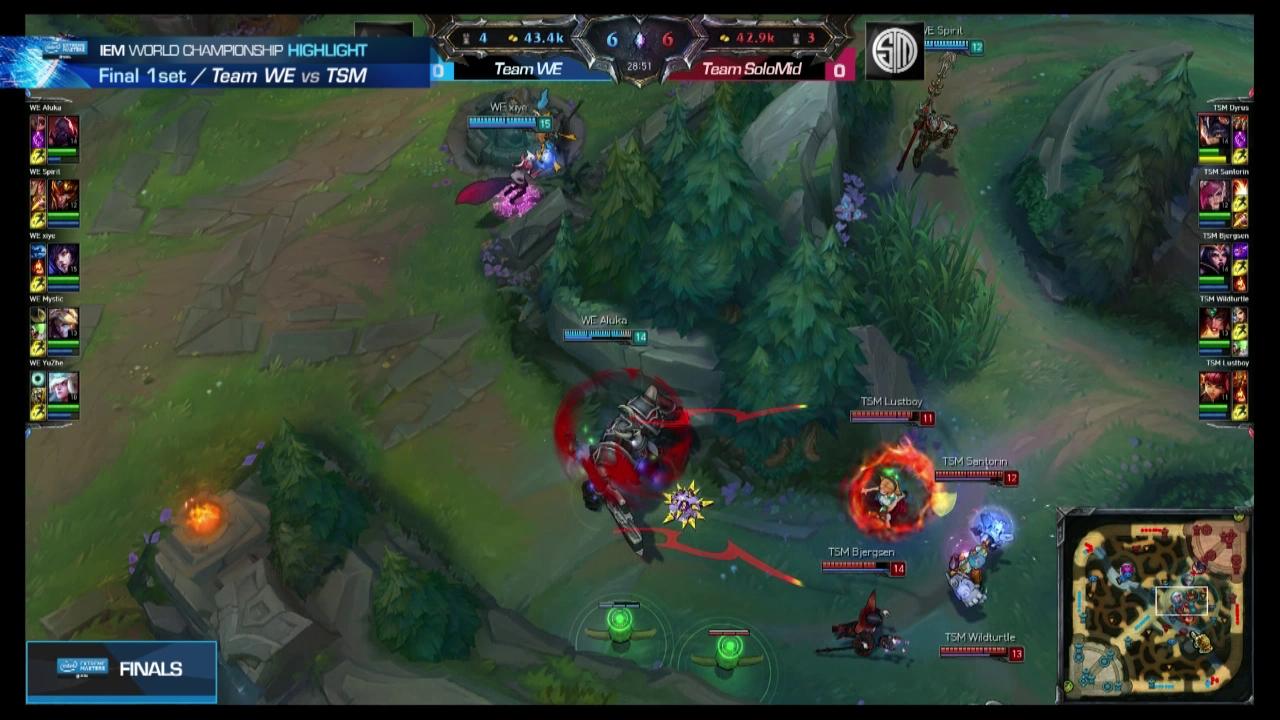1280x720 pixels.
Task: Toggle camera lock on WE Mystic's portrait
Action: pos(62,324)
